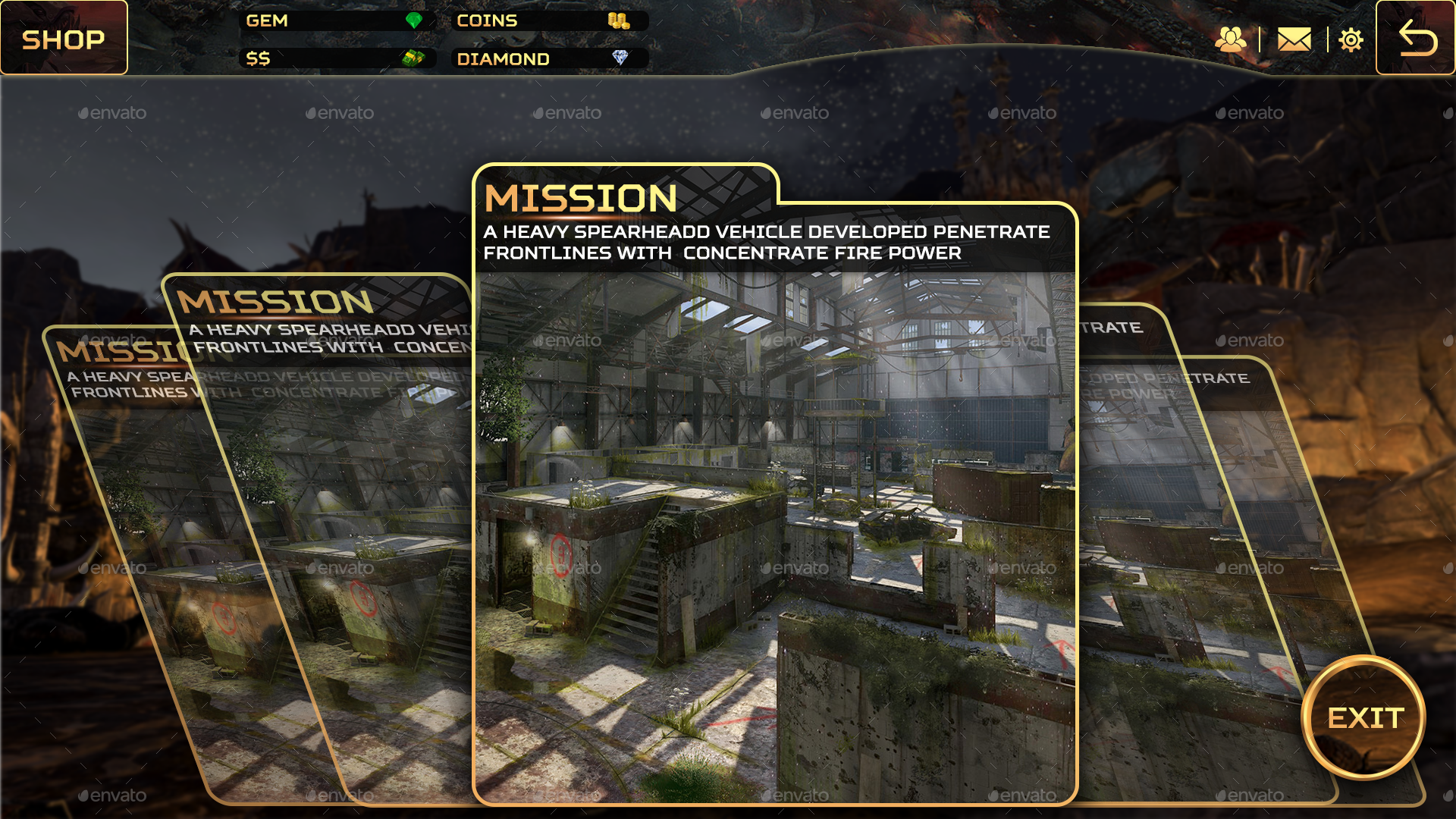Viewport: 1456px width, 819px height.
Task: Open the SHOP
Action: pos(64,39)
